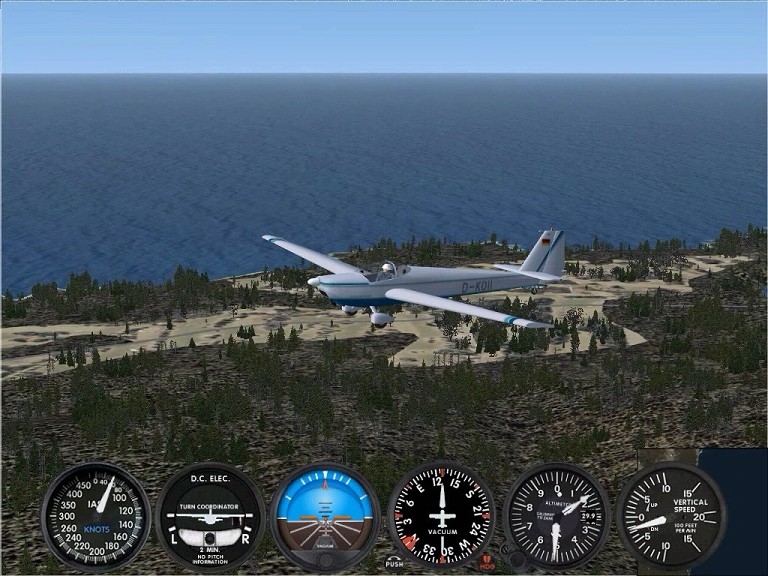Select the turn coordinator gauge
Viewport: 768px width, 576px height.
tap(210, 516)
